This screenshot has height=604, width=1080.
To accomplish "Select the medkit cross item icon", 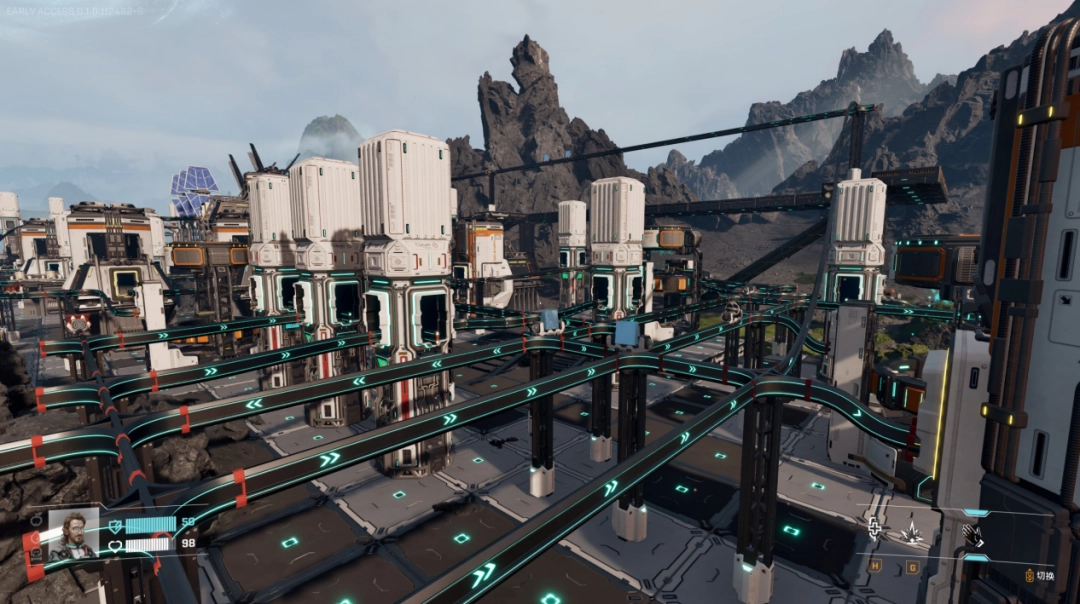I will 875,528.
